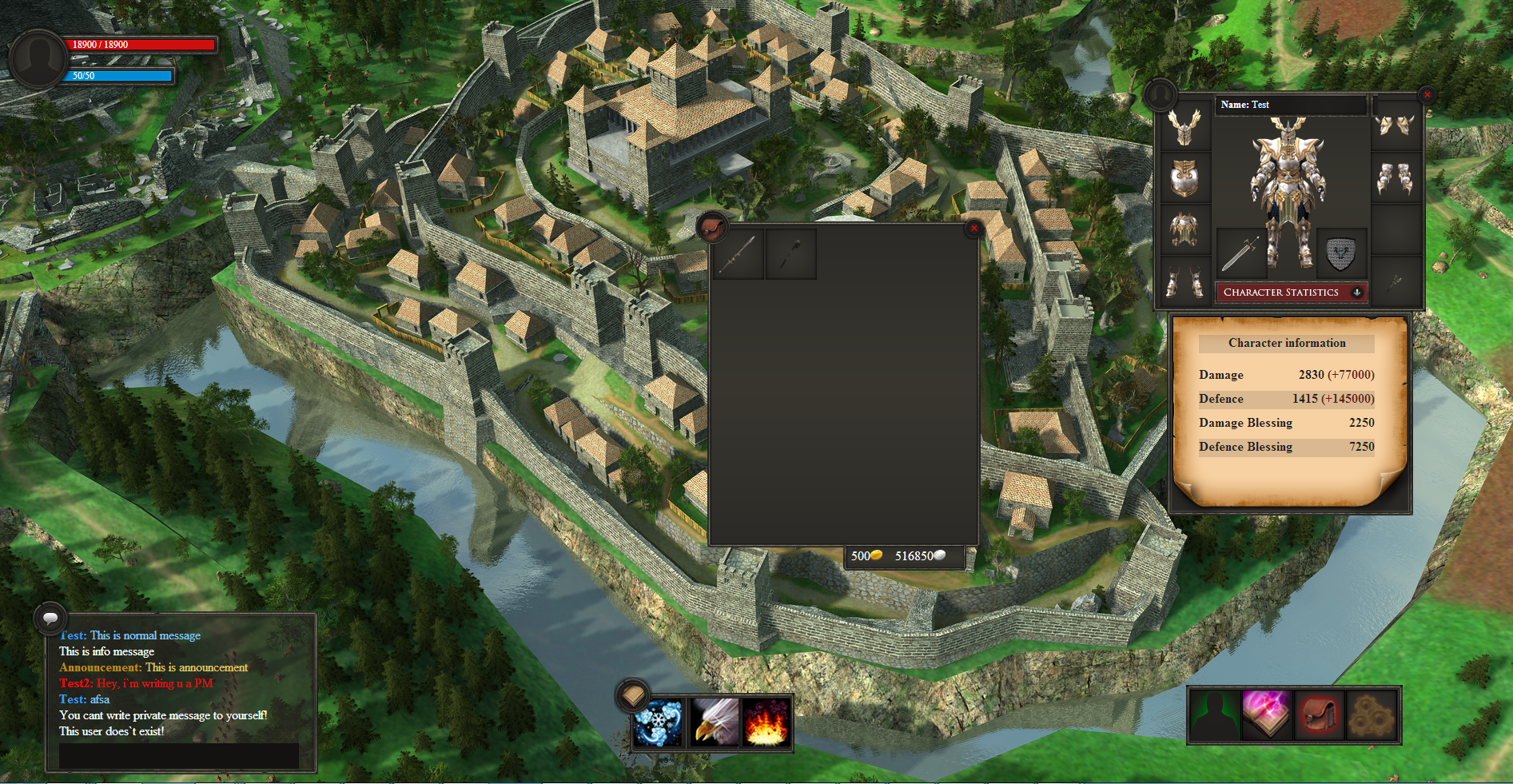Click the leg armor equipment slot
The image size is (1513, 784).
point(1184,230)
